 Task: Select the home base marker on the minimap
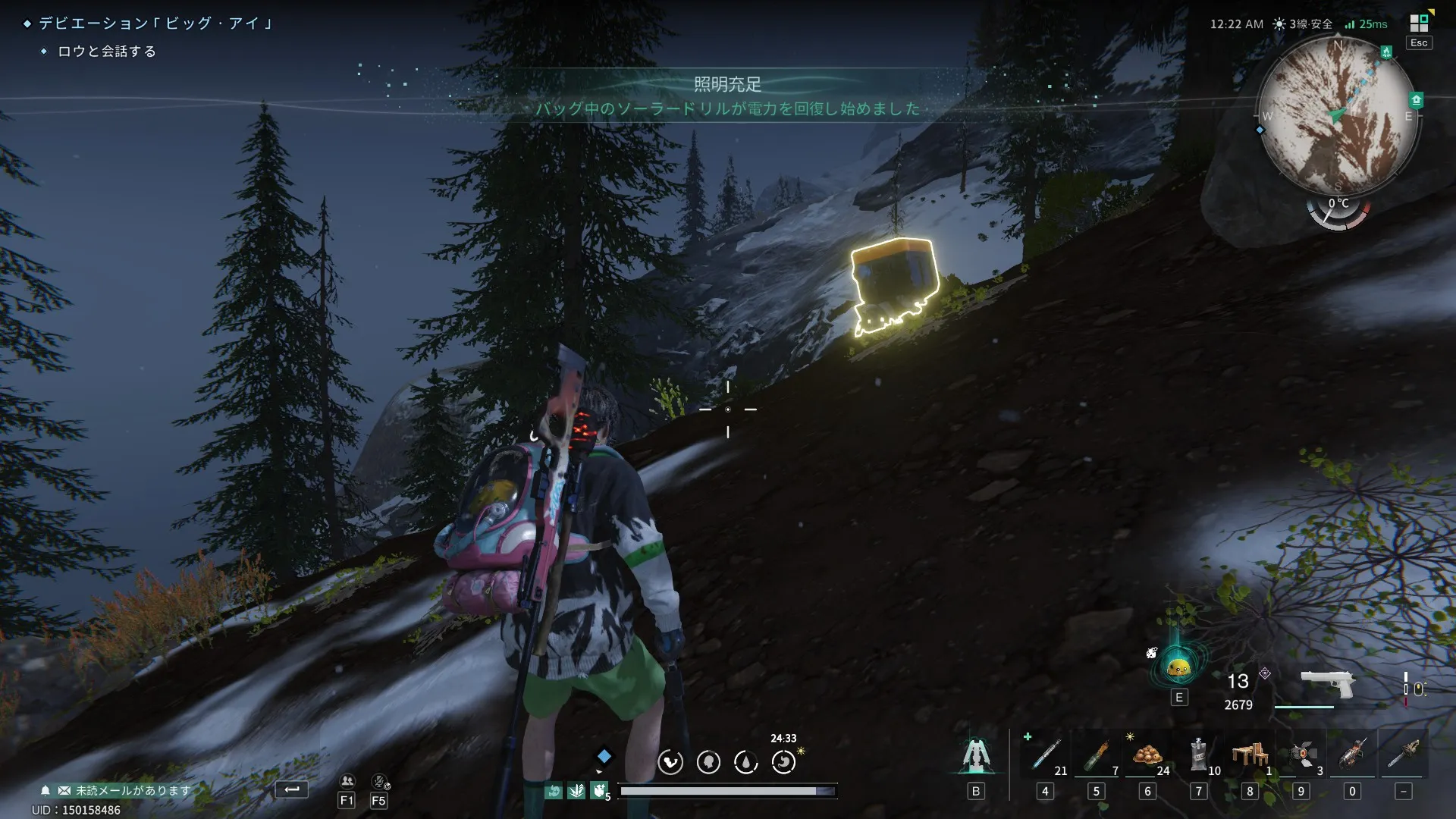(1416, 100)
